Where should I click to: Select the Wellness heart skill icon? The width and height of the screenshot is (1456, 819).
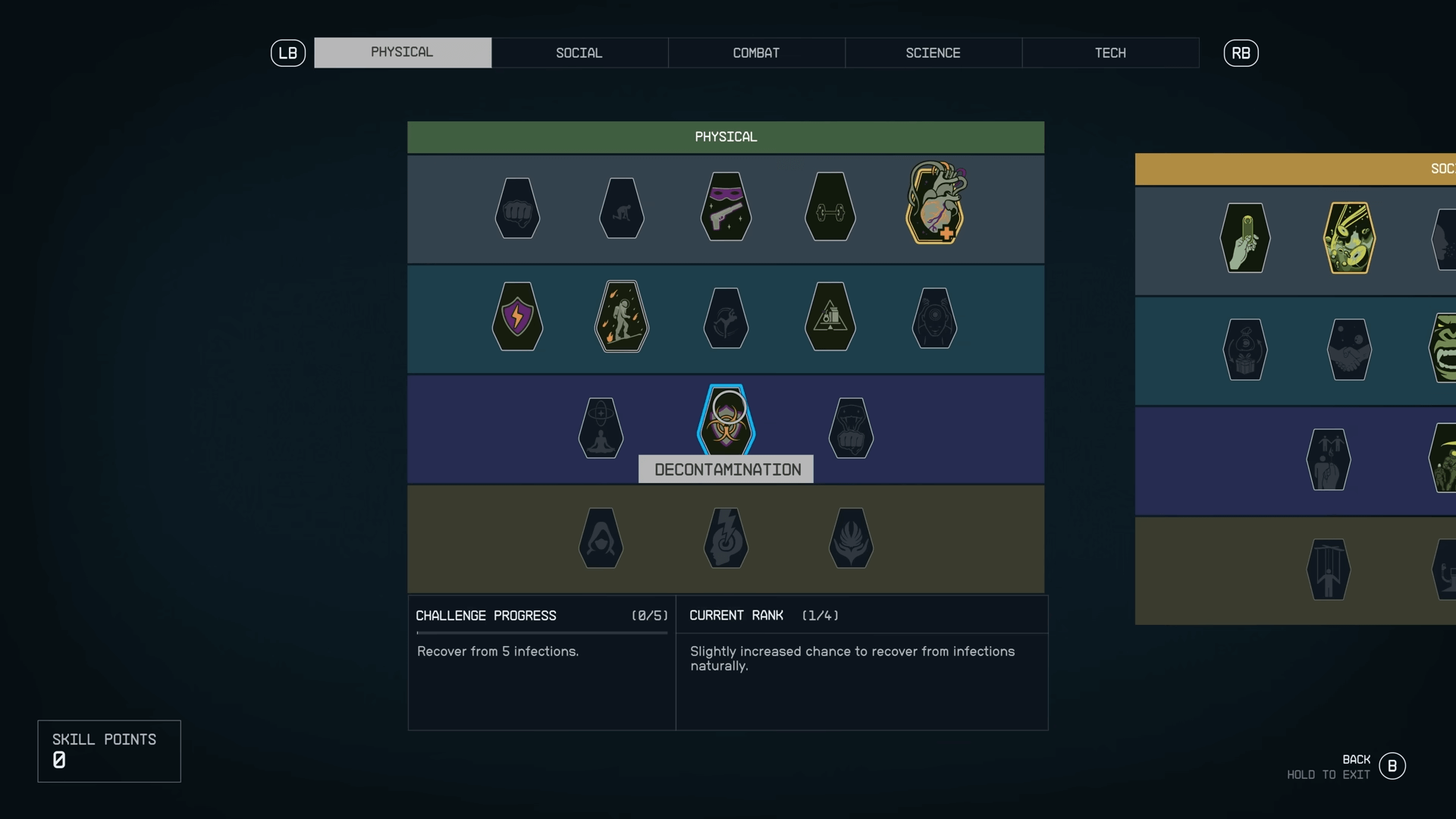coord(934,203)
